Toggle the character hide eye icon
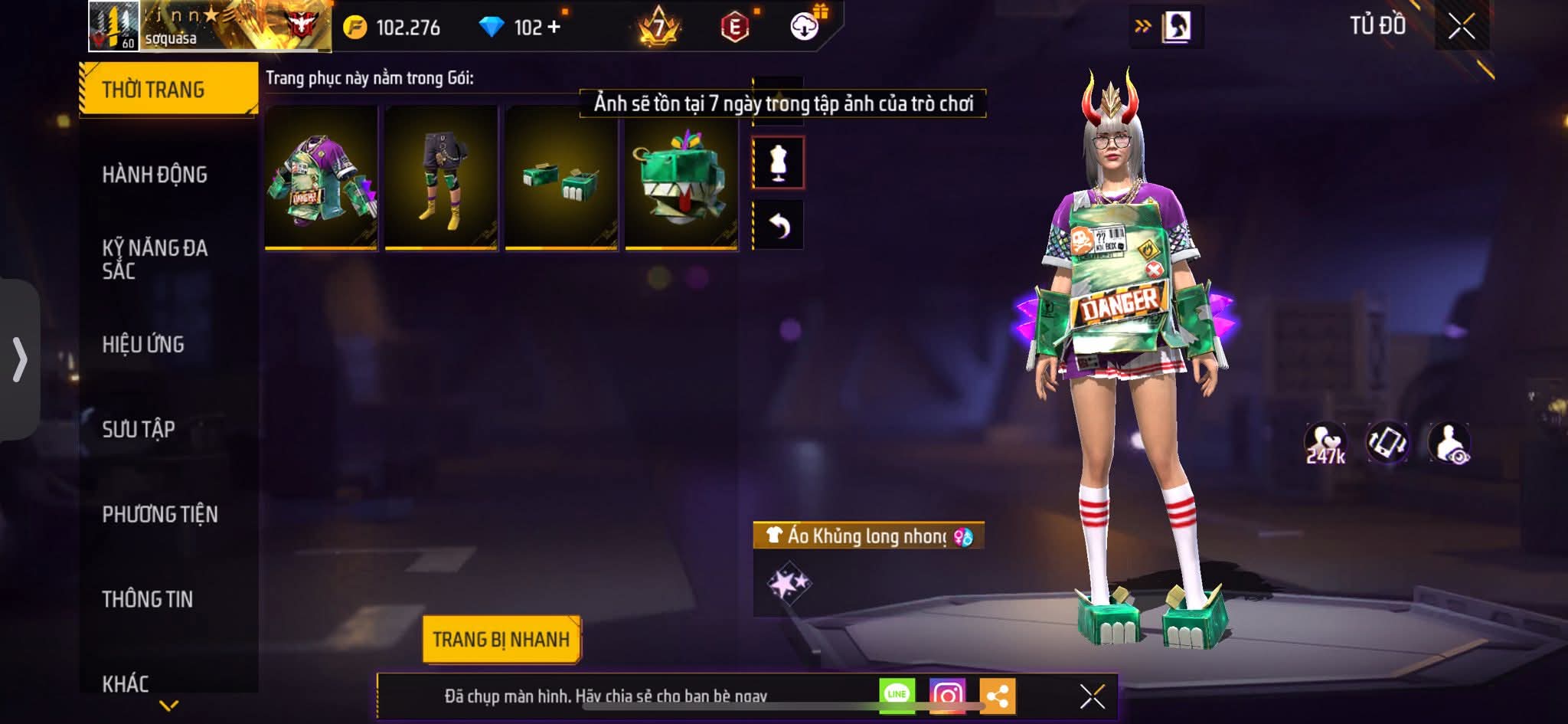The height and width of the screenshot is (724, 1568). click(1449, 443)
